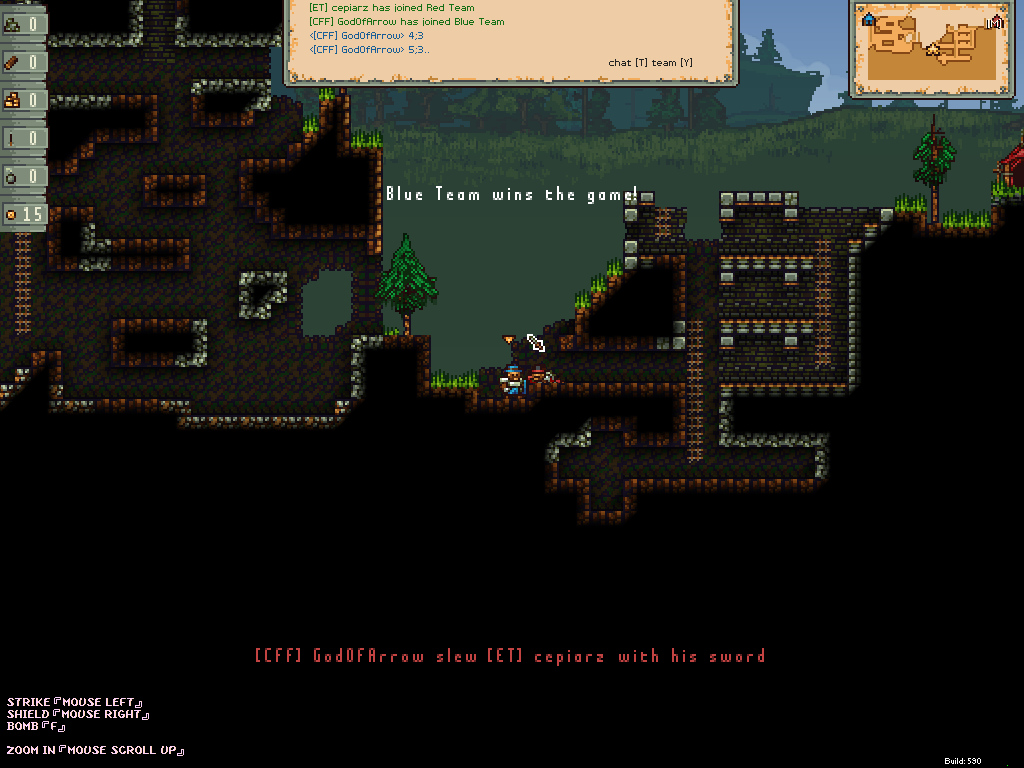Viewport: 1024px width, 768px height.
Task: Select the gold bars resource slot
Action: (x=23, y=100)
